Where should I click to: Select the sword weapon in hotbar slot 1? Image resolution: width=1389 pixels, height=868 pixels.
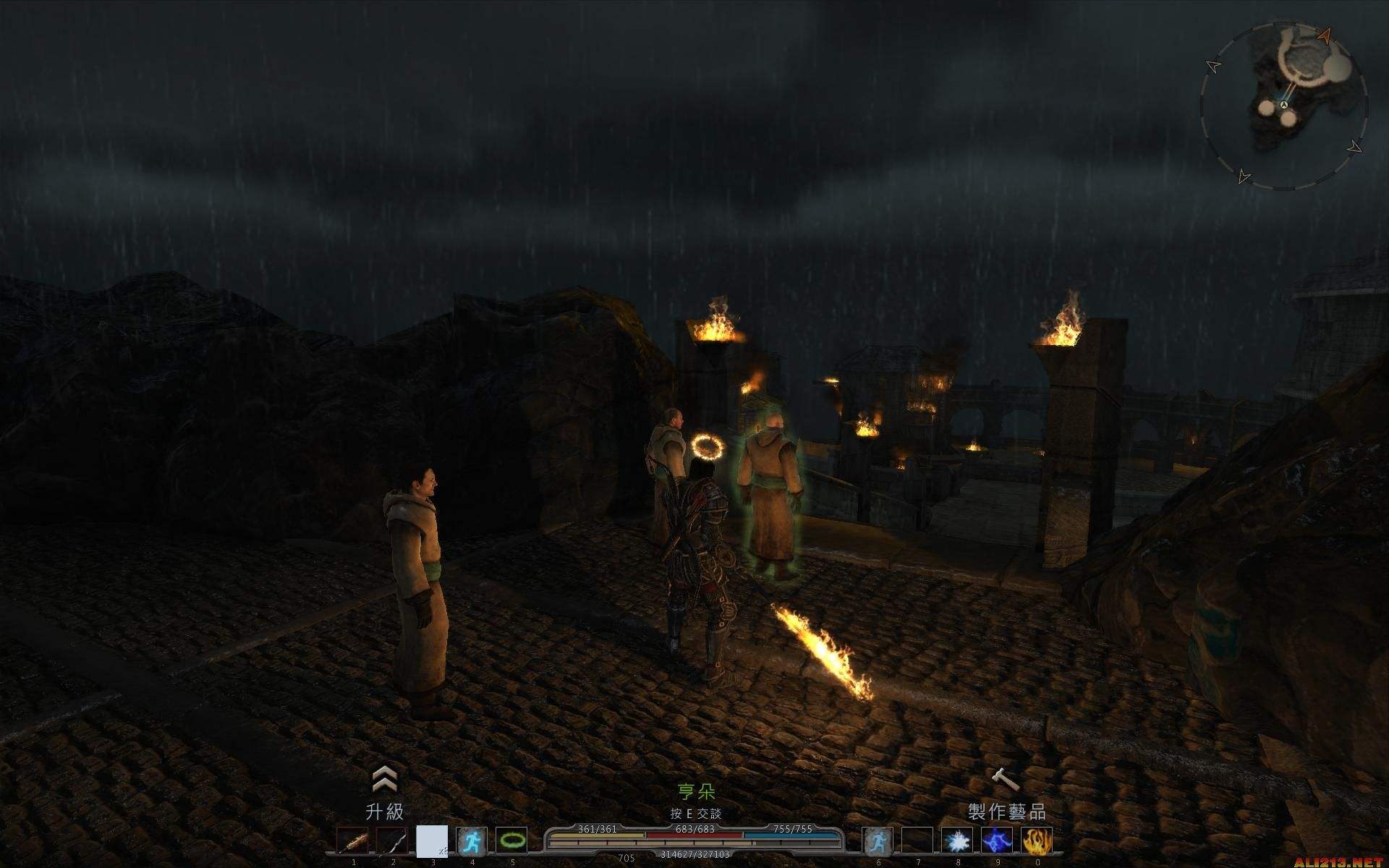click(x=353, y=842)
